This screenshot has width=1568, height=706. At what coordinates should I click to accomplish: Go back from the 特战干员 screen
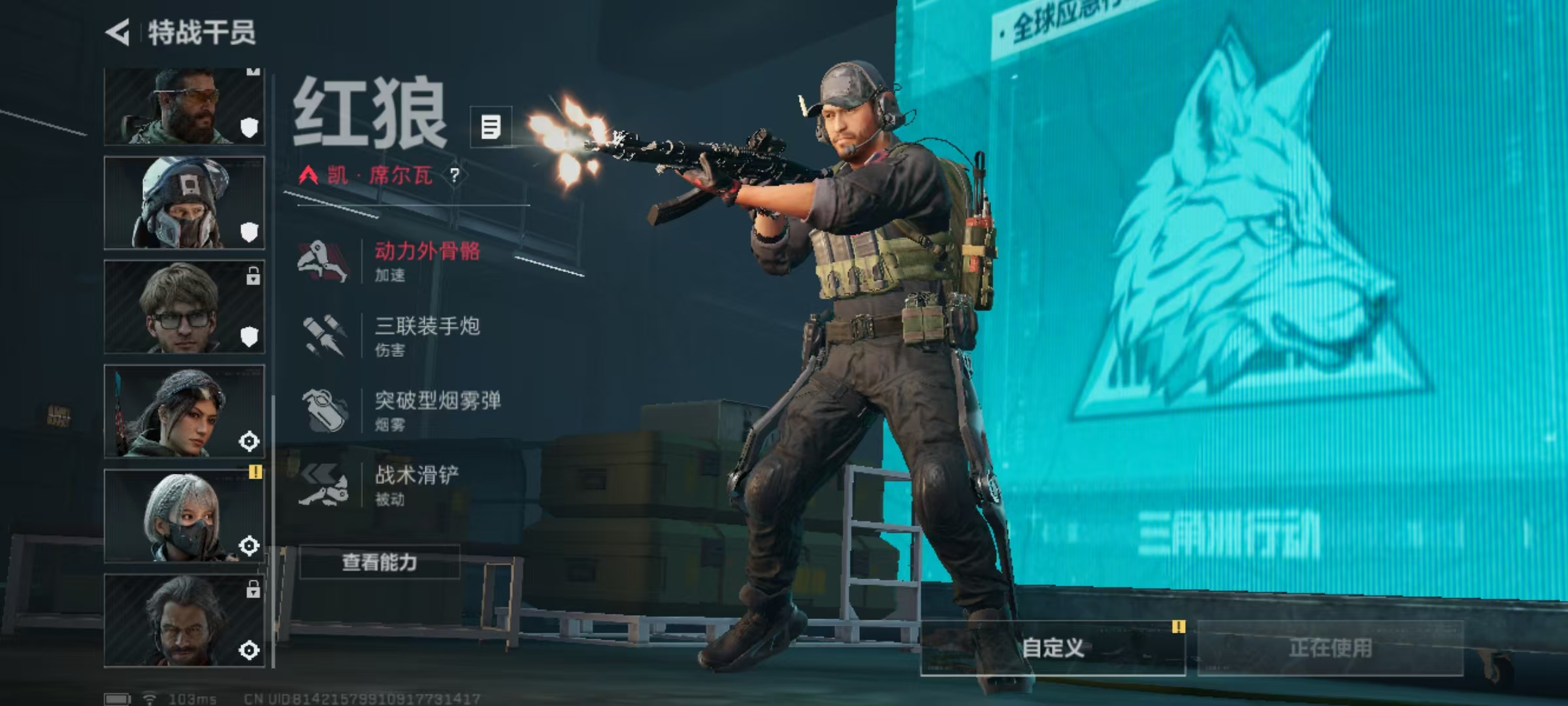(x=118, y=33)
